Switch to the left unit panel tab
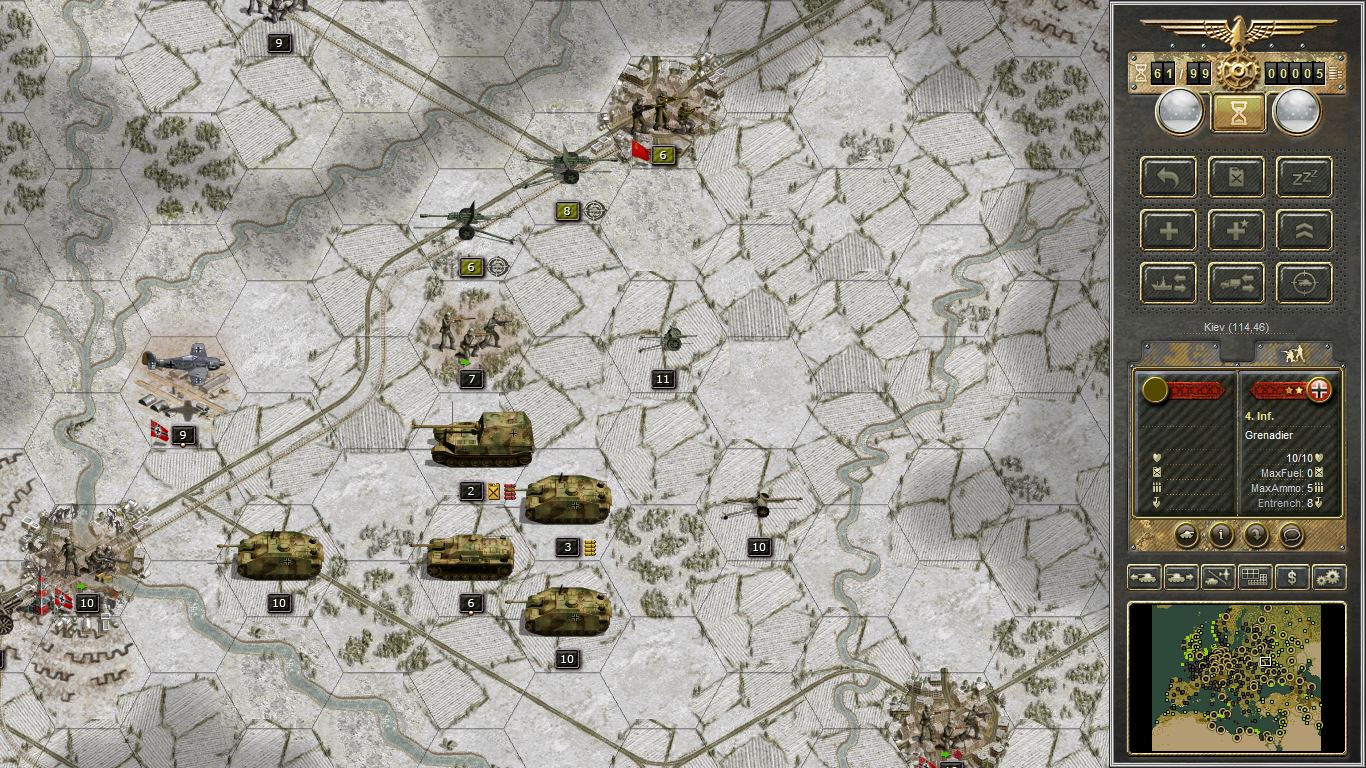 [1180, 352]
